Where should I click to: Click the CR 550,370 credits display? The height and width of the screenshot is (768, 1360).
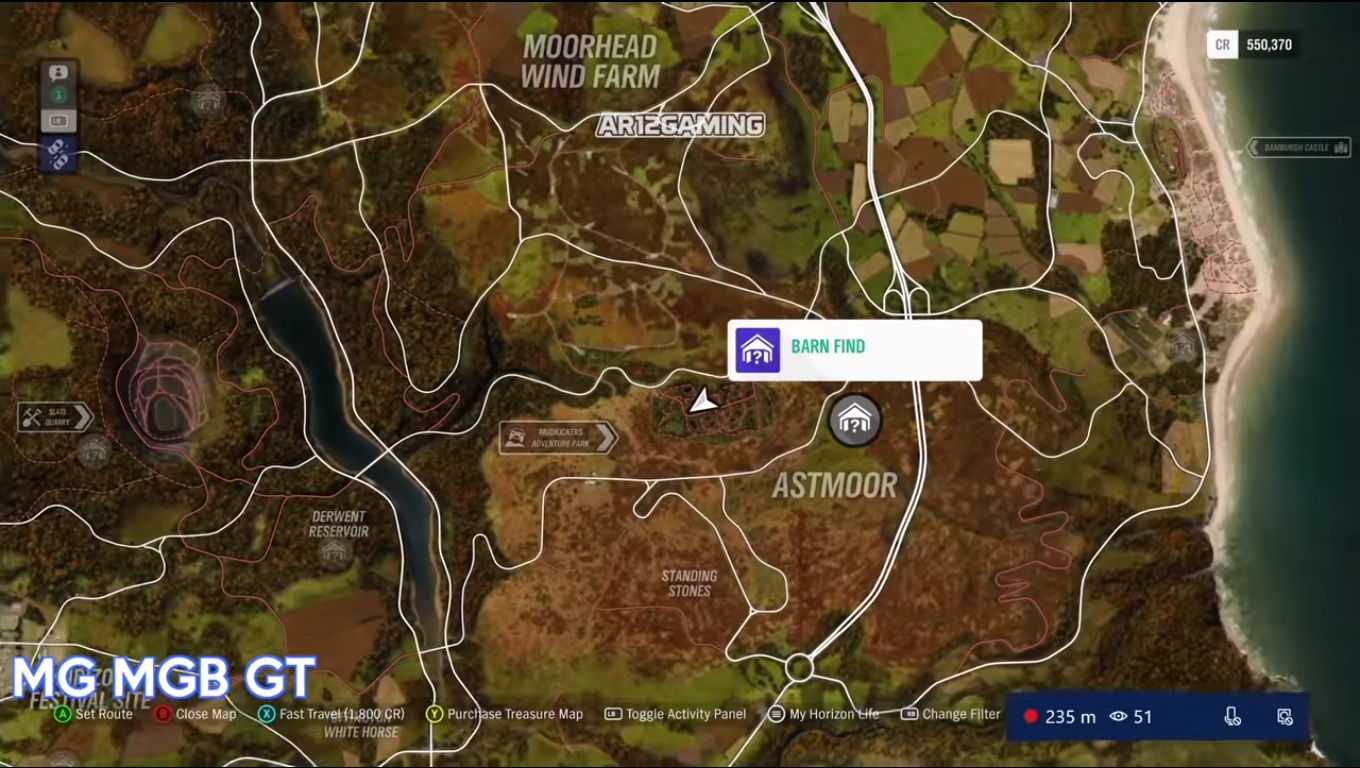1254,44
